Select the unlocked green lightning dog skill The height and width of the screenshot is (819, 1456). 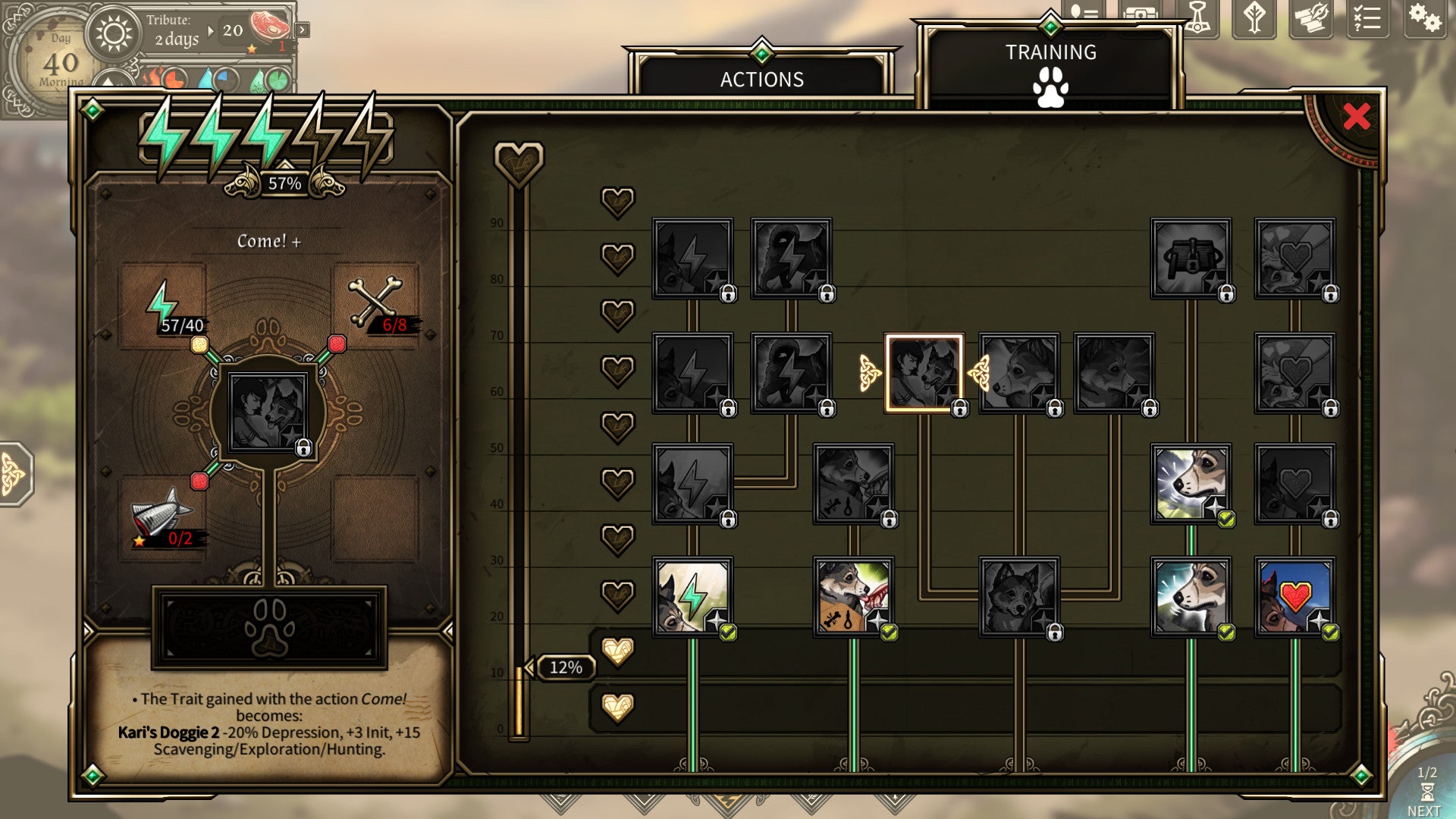click(x=692, y=597)
